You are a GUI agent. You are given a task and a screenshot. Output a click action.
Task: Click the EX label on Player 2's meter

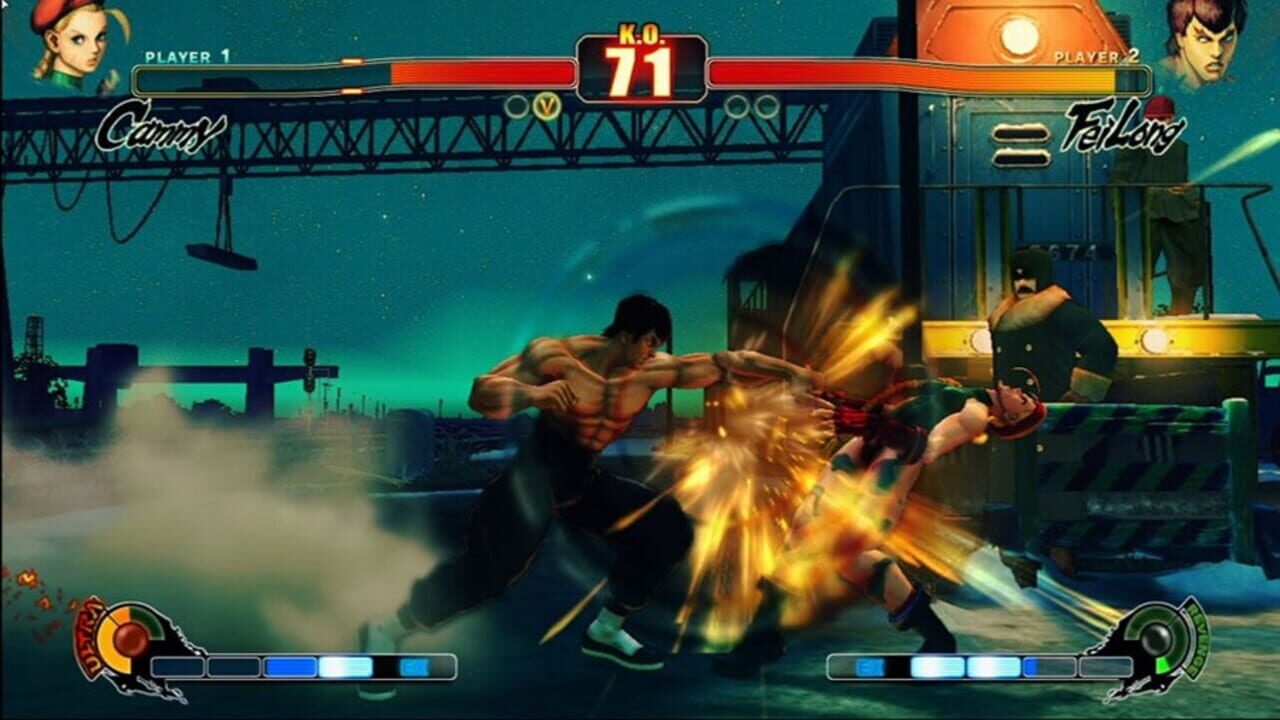(x=869, y=666)
